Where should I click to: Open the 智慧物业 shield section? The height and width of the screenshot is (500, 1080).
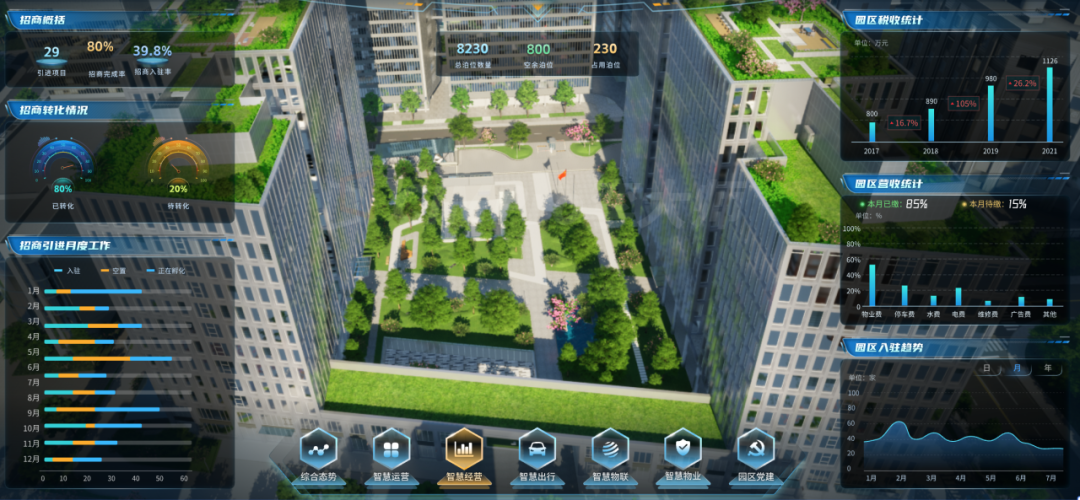[x=683, y=451]
